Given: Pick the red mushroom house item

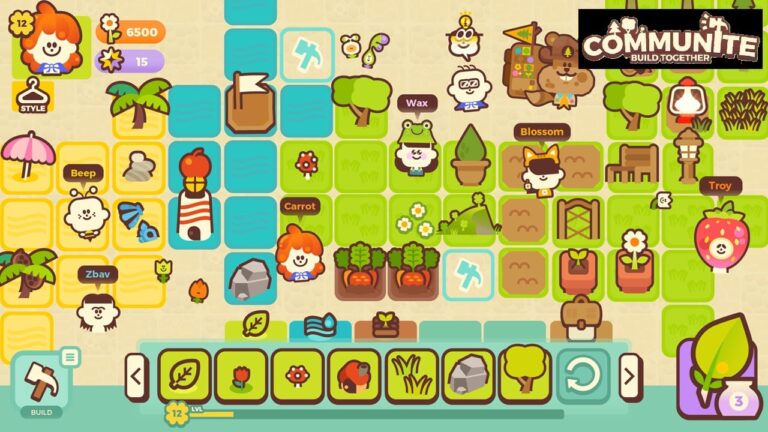Looking at the screenshot, I should click(354, 376).
